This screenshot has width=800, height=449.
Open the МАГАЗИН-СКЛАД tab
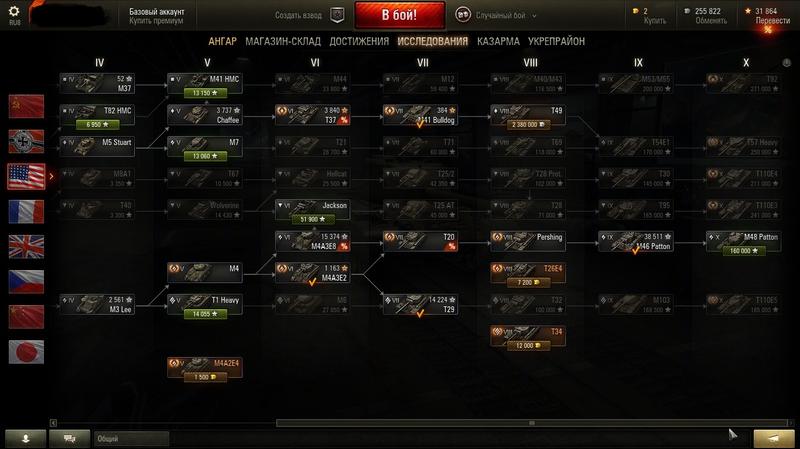pos(281,41)
